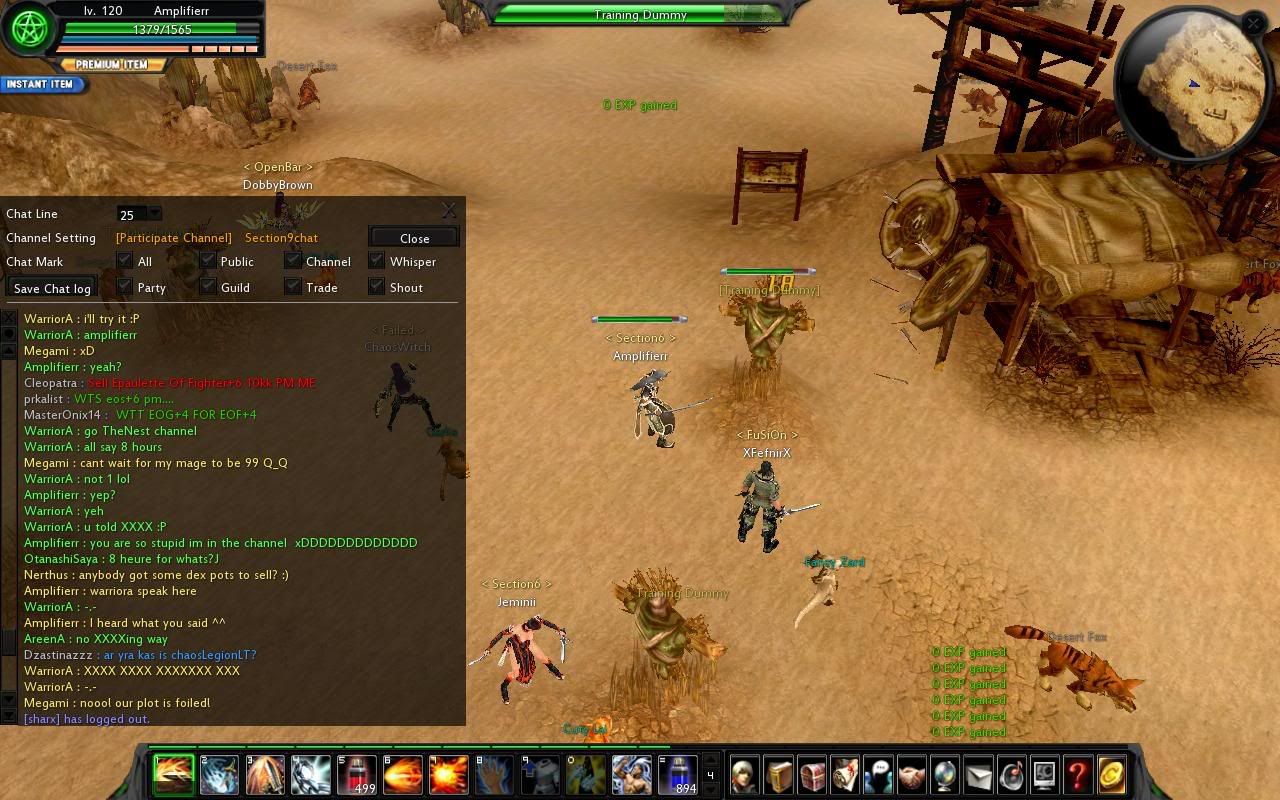
Task: Toggle the Party chat checkbox
Action: [x=124, y=287]
